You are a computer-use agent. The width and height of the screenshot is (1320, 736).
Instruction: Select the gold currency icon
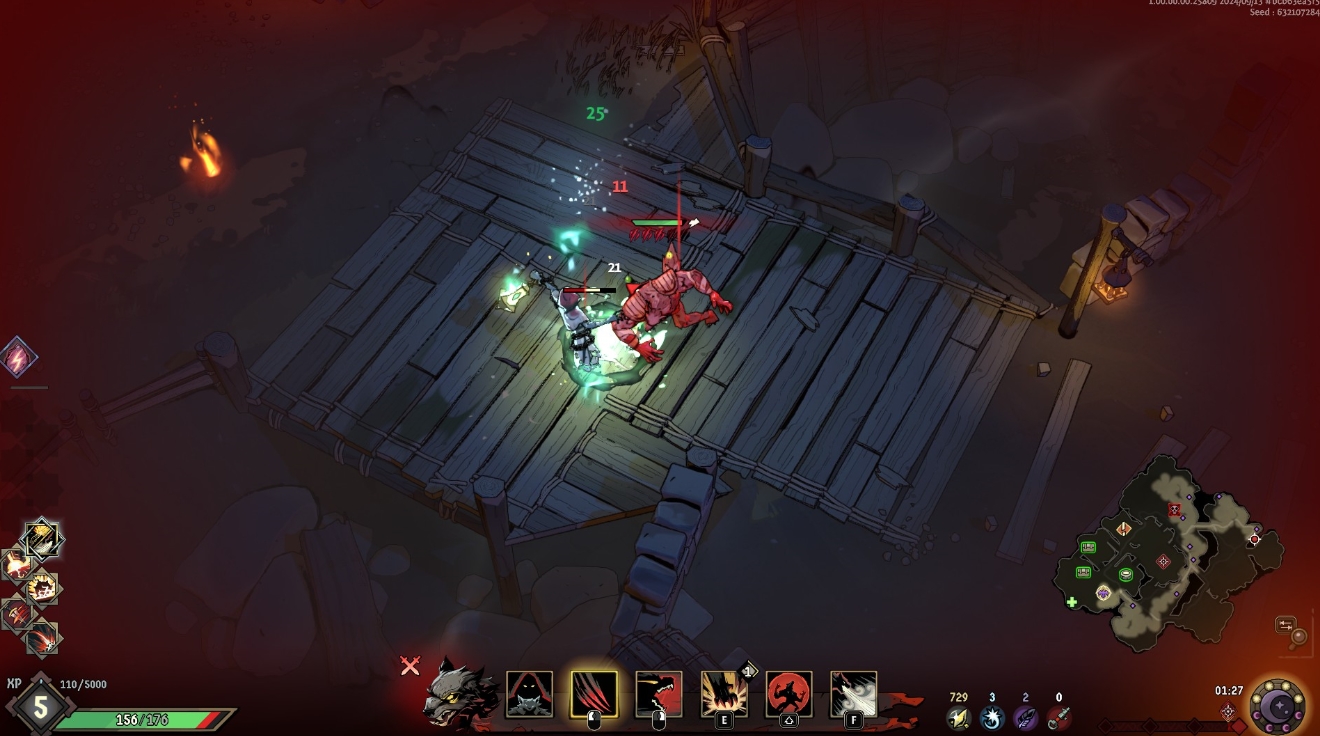pyautogui.click(x=958, y=717)
